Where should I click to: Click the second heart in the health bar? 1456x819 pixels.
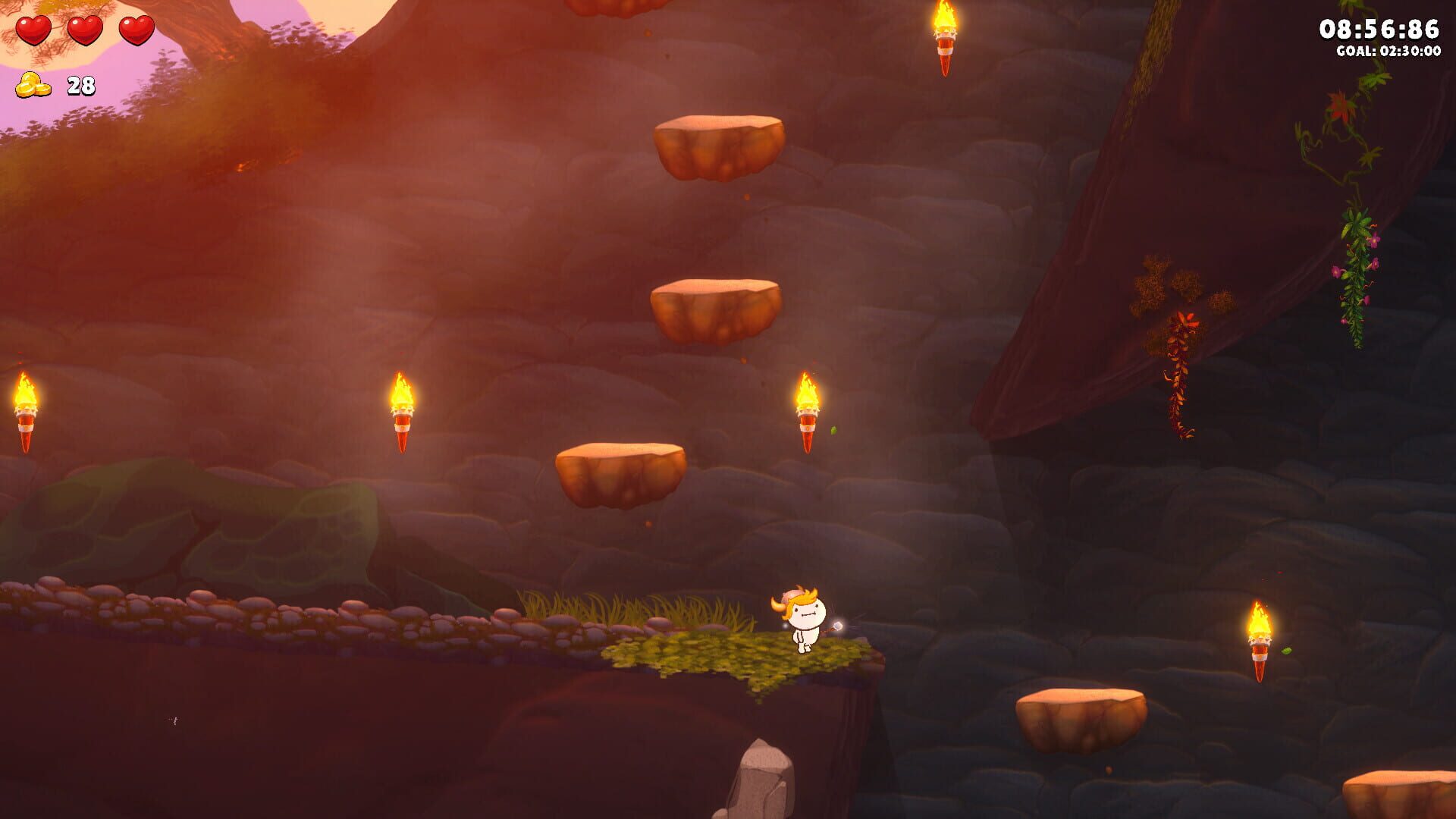[x=85, y=32]
